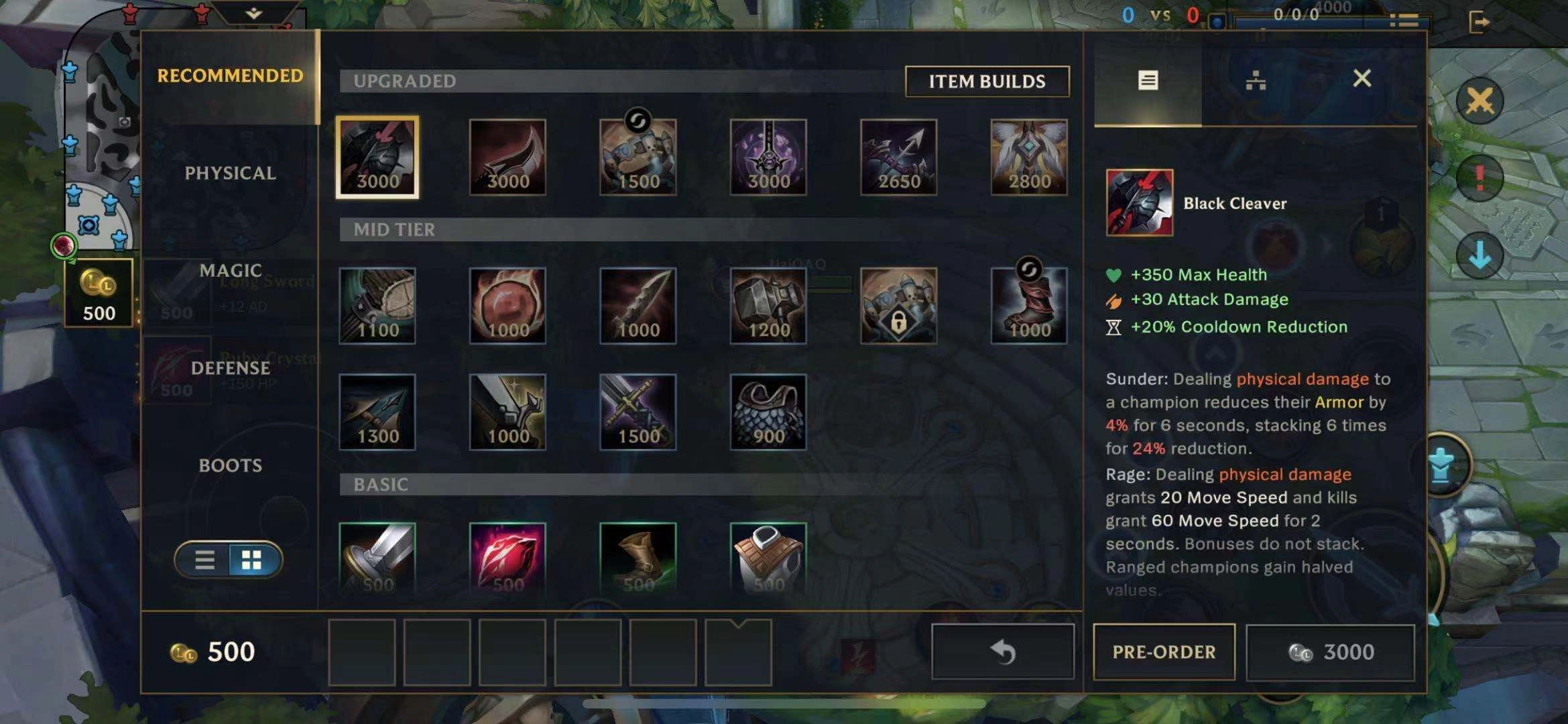Open the item build tree view
The width and height of the screenshot is (1568, 724).
click(1255, 81)
